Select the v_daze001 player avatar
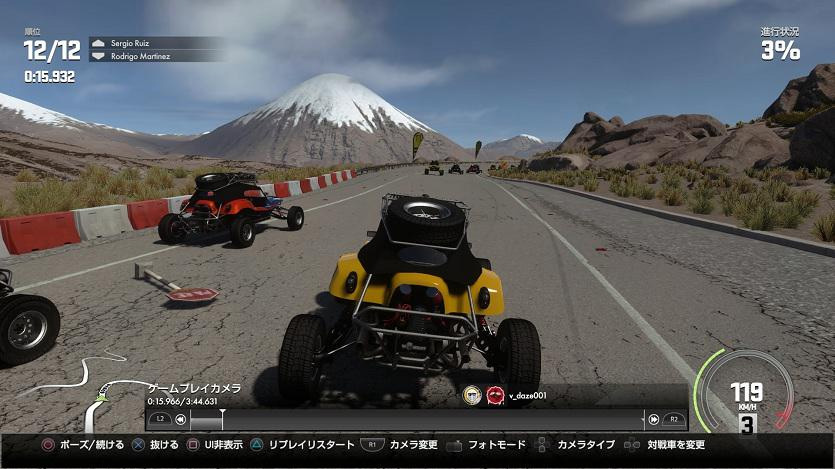 [x=494, y=395]
